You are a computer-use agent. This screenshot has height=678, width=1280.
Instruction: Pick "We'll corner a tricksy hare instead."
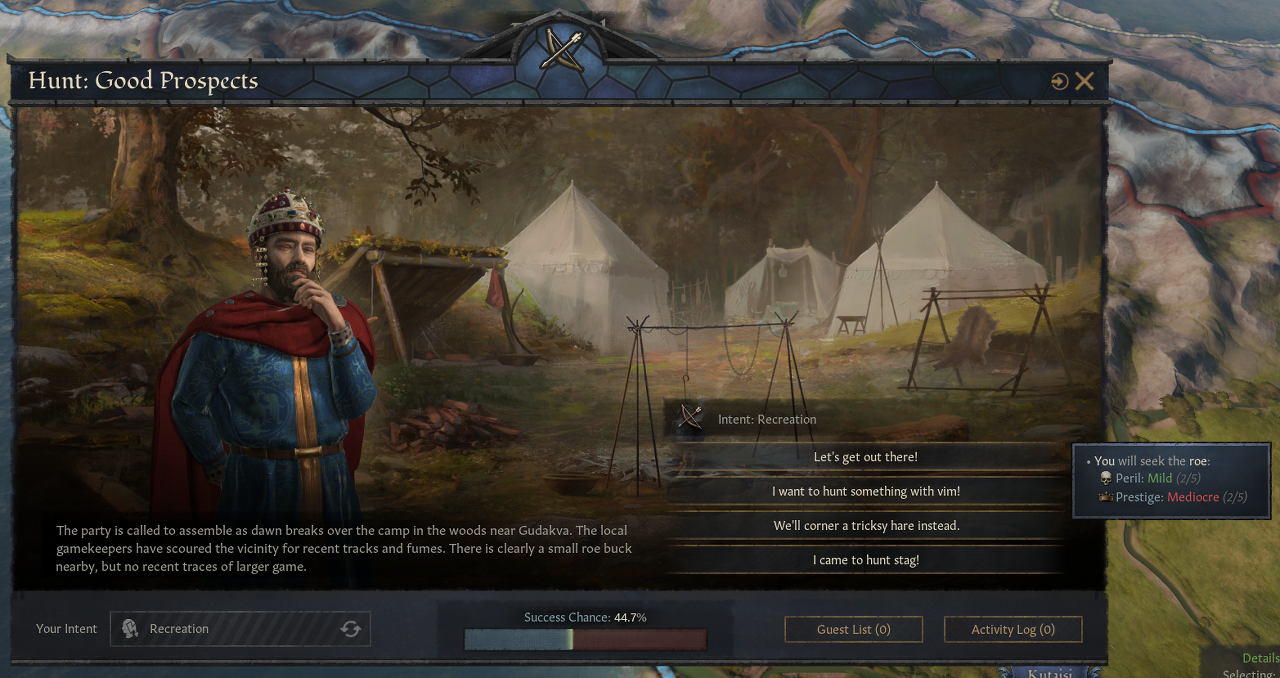point(865,525)
